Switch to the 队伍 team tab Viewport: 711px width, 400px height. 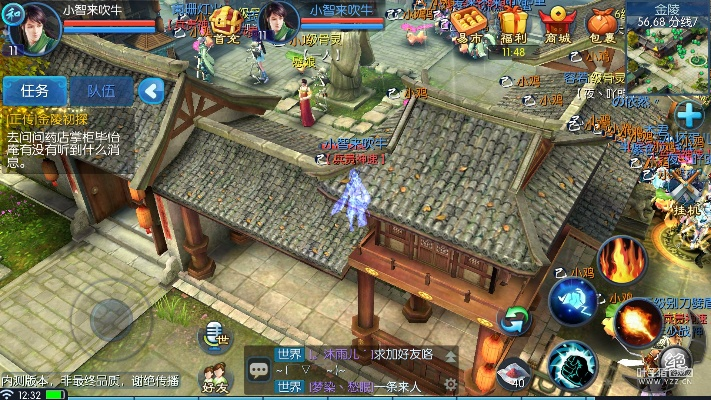[x=101, y=90]
